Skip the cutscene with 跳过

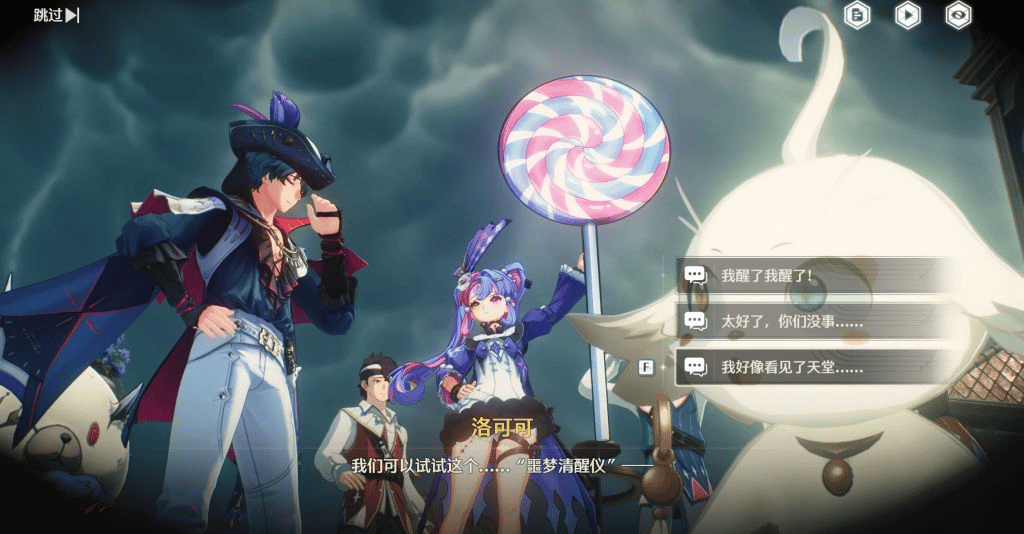pos(56,15)
